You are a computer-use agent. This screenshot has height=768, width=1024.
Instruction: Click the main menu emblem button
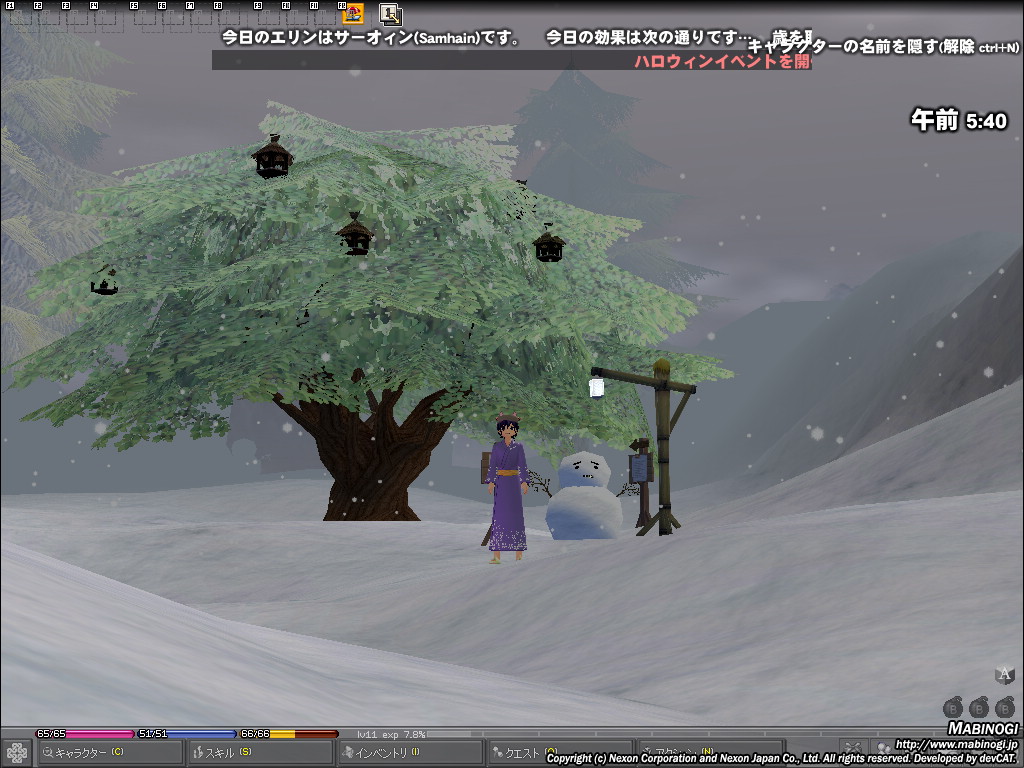17,752
